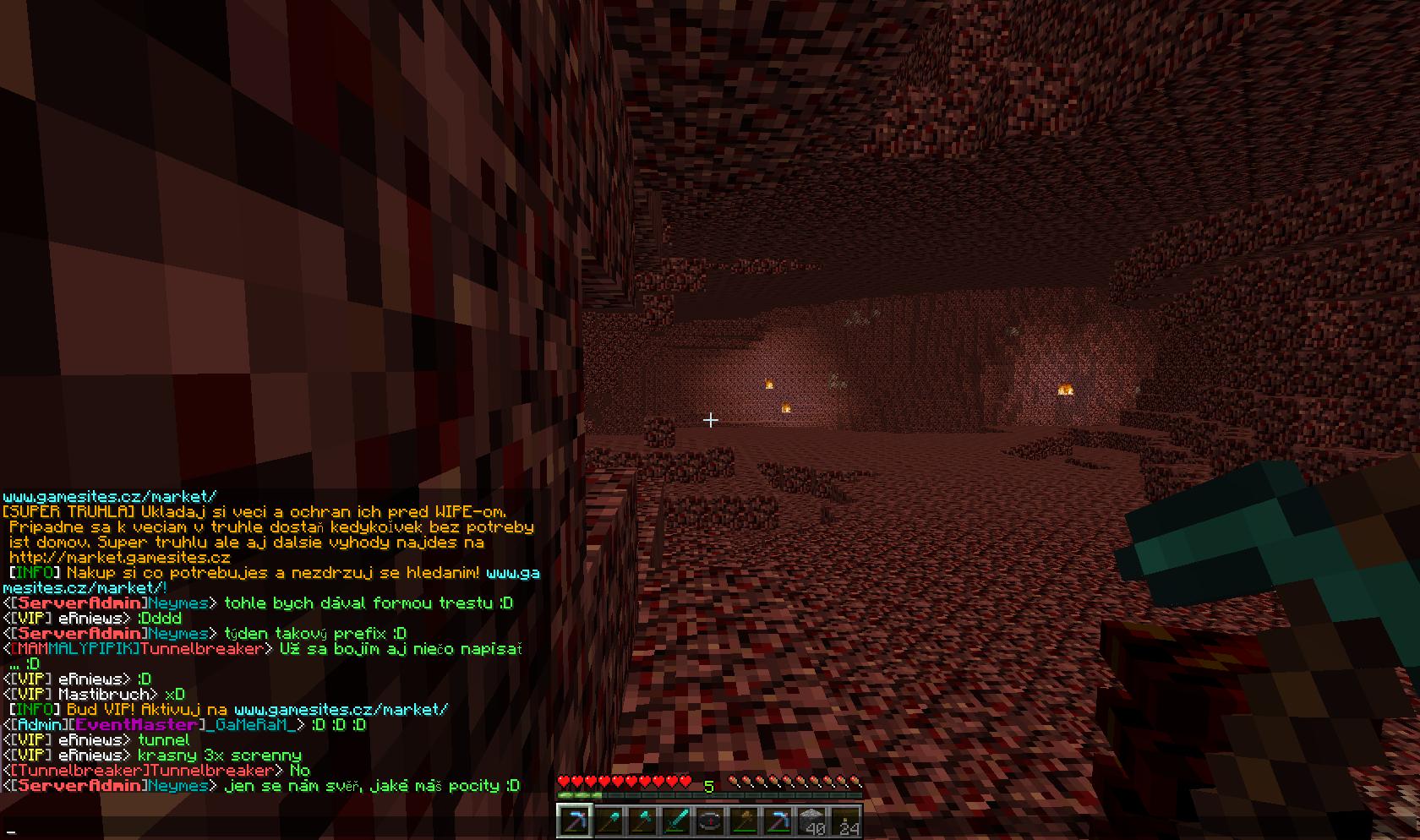Equip the diamond sword from the hotbar
This screenshot has width=1420, height=840.
coord(676,821)
